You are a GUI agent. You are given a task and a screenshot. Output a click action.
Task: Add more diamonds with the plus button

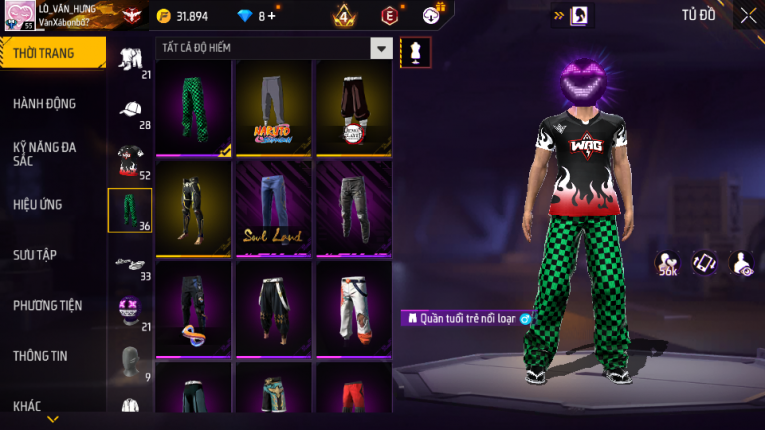(271, 16)
